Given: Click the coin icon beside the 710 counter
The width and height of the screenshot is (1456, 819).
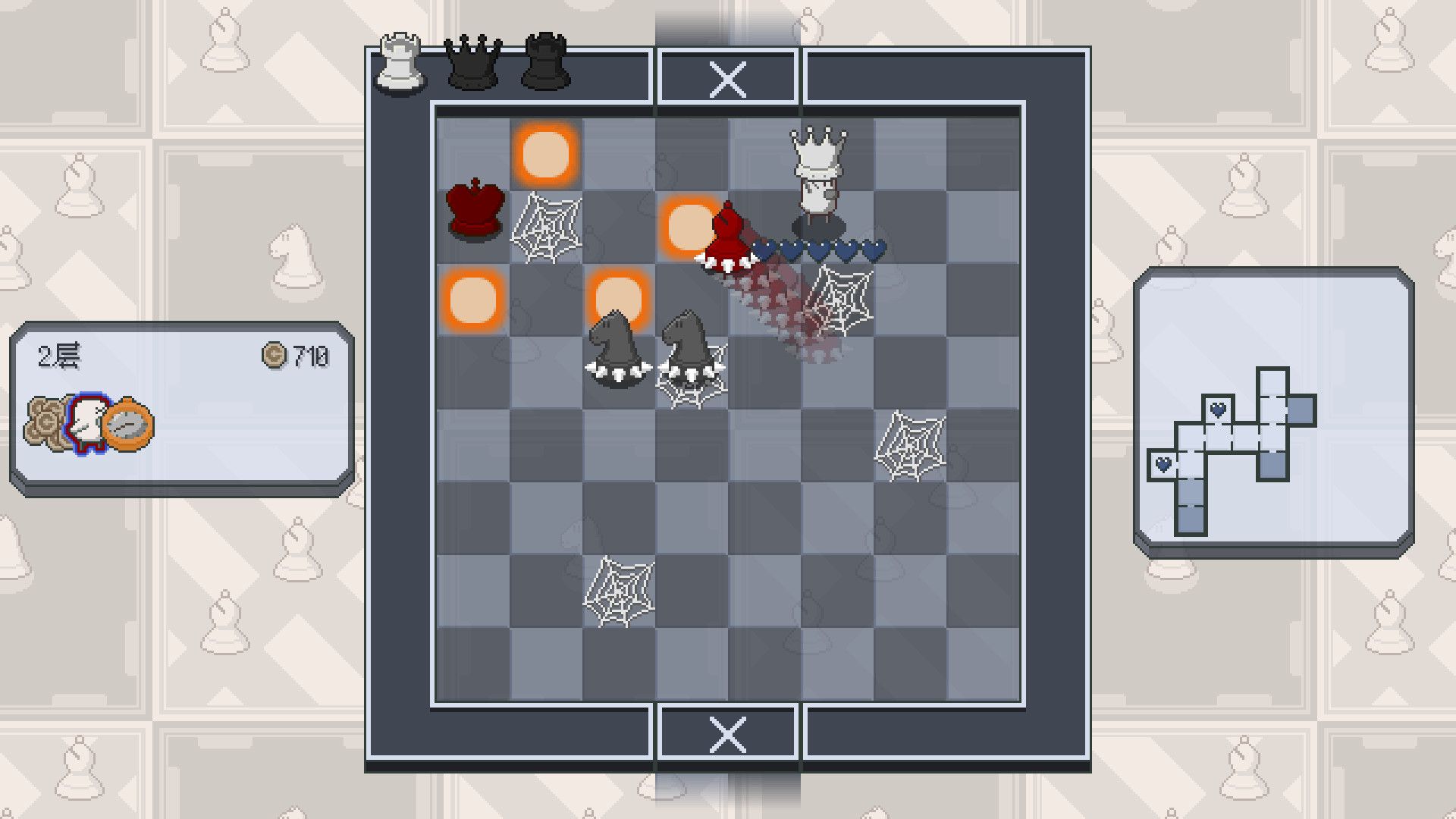Looking at the screenshot, I should tap(275, 353).
